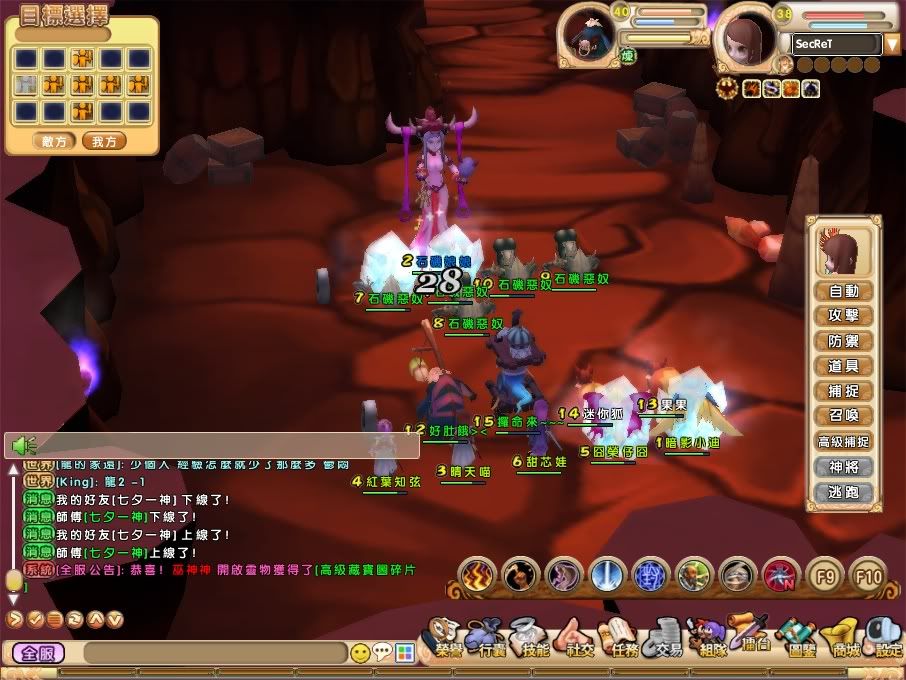This screenshot has width=906, height=680.
Task: Click the F10 hotbar slot
Action: [x=868, y=575]
